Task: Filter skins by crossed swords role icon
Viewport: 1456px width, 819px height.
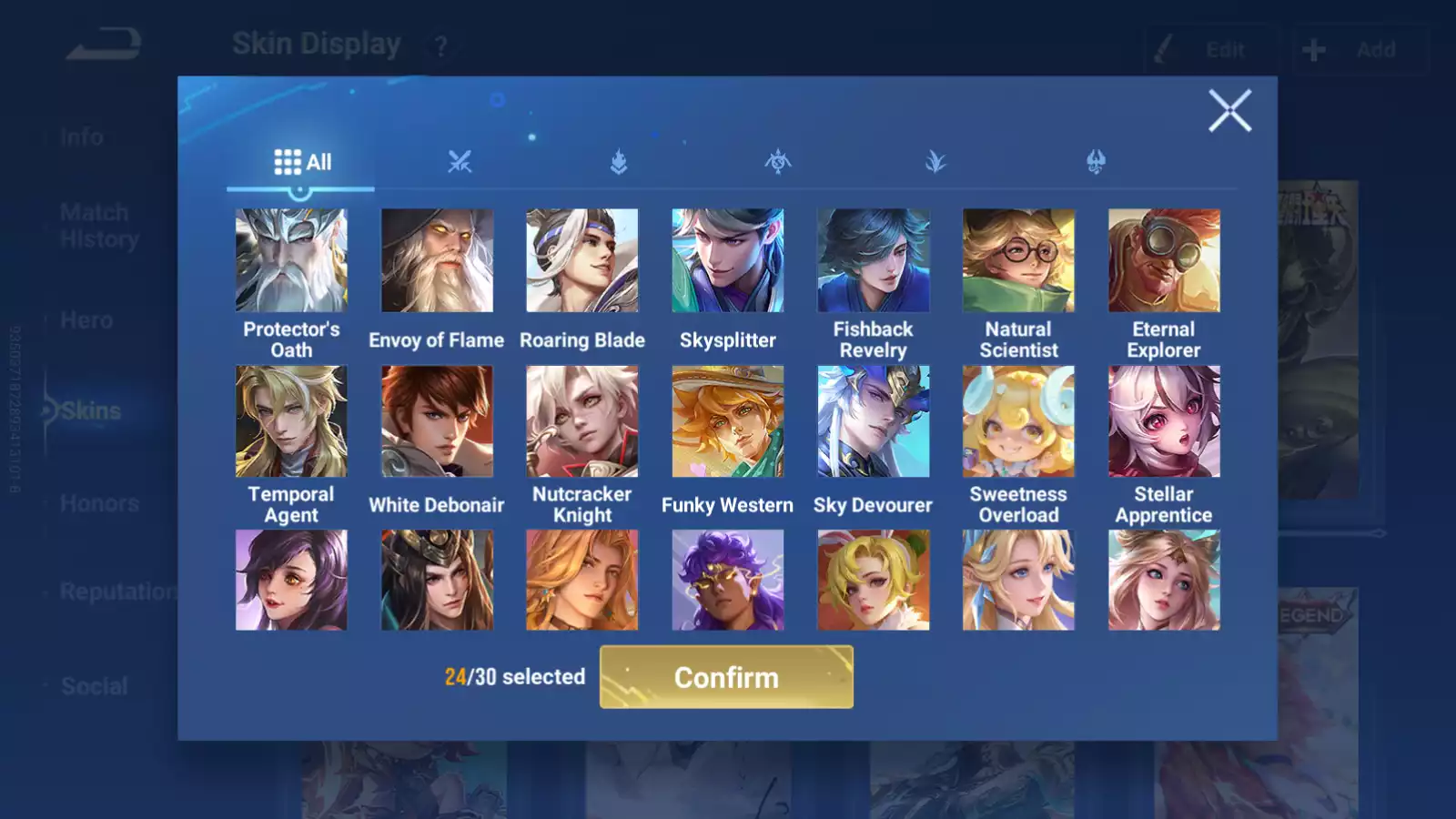Action: point(460,162)
